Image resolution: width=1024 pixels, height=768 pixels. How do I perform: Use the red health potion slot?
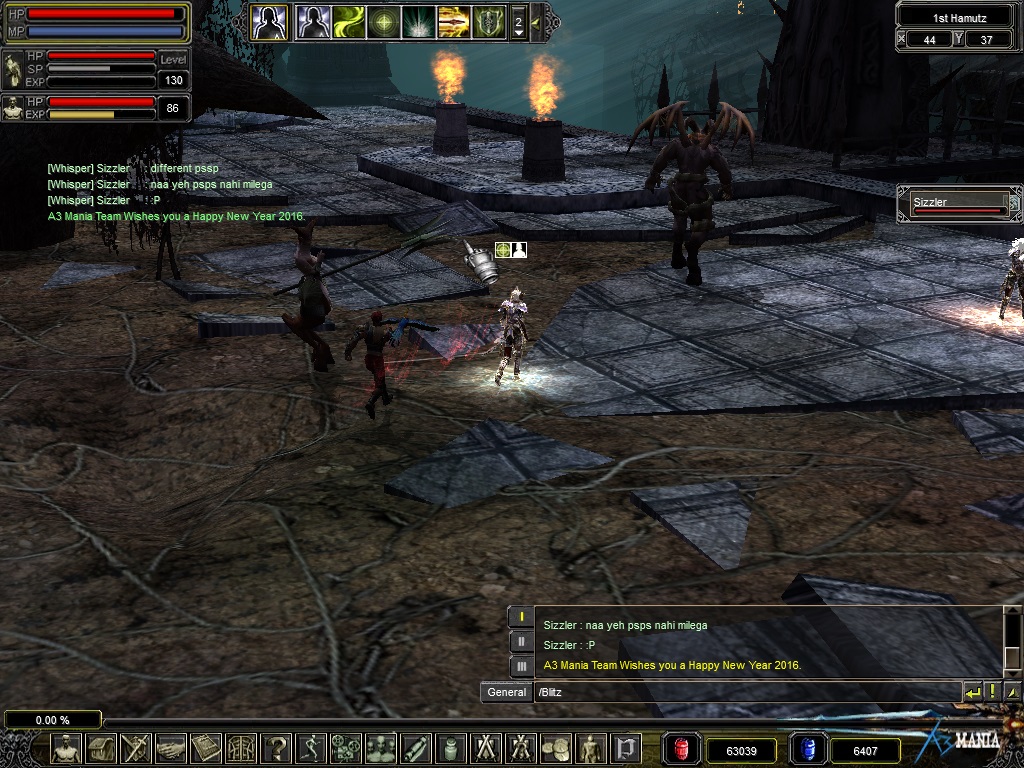click(x=682, y=749)
